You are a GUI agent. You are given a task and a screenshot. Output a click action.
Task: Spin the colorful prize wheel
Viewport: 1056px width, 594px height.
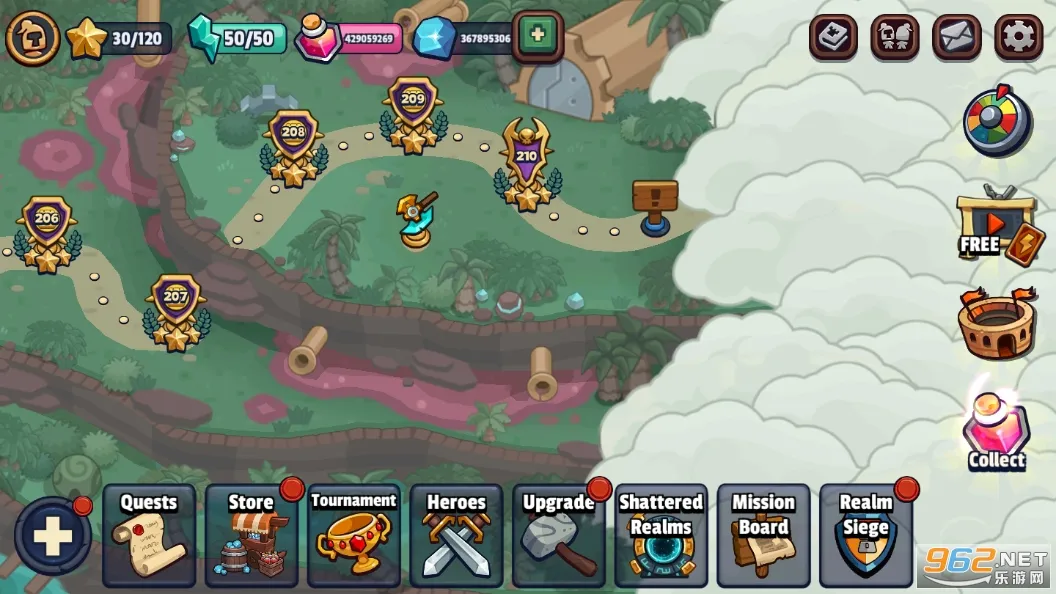tap(996, 122)
